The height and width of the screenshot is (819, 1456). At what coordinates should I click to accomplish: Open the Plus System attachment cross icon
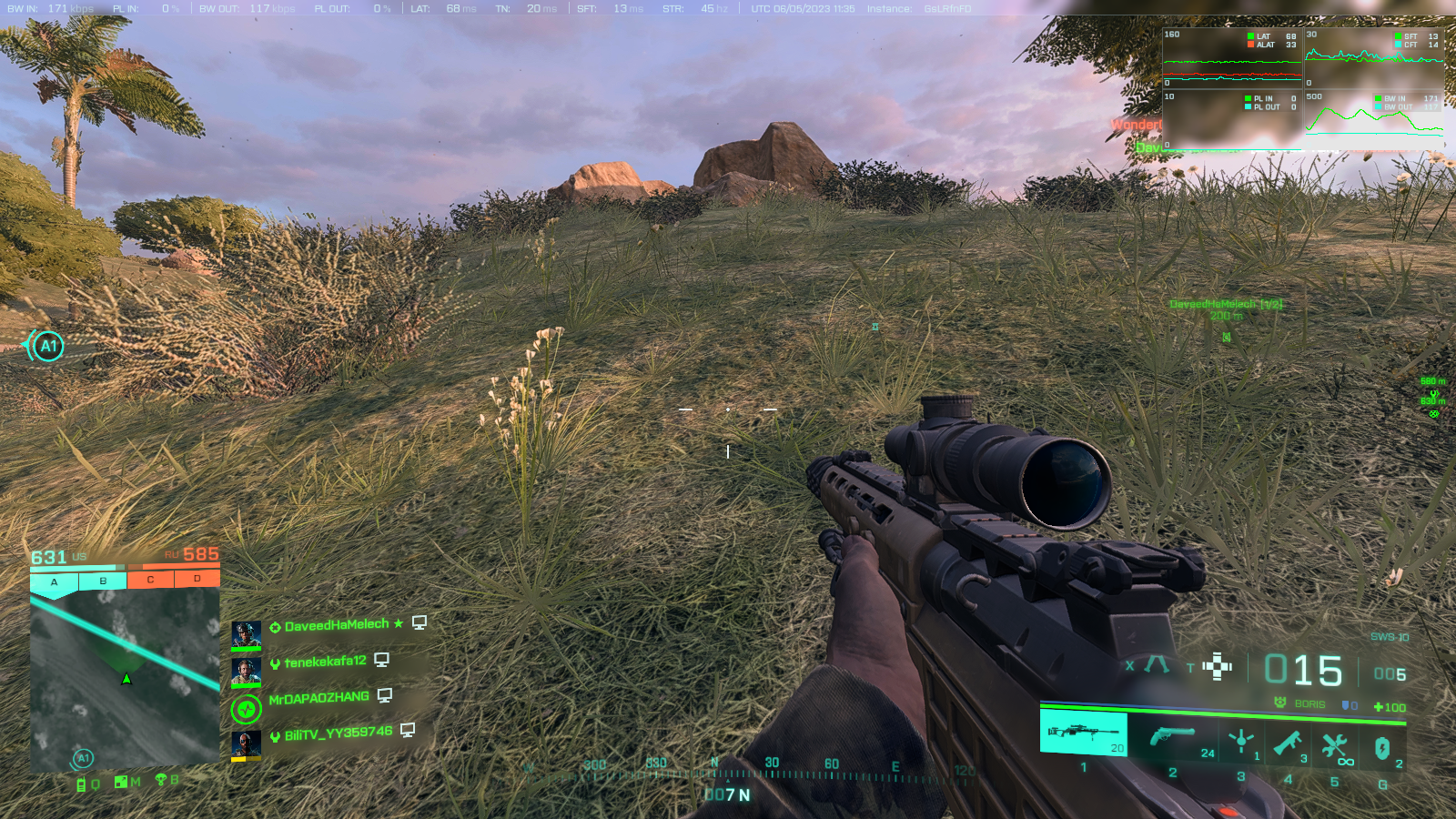click(x=1217, y=667)
